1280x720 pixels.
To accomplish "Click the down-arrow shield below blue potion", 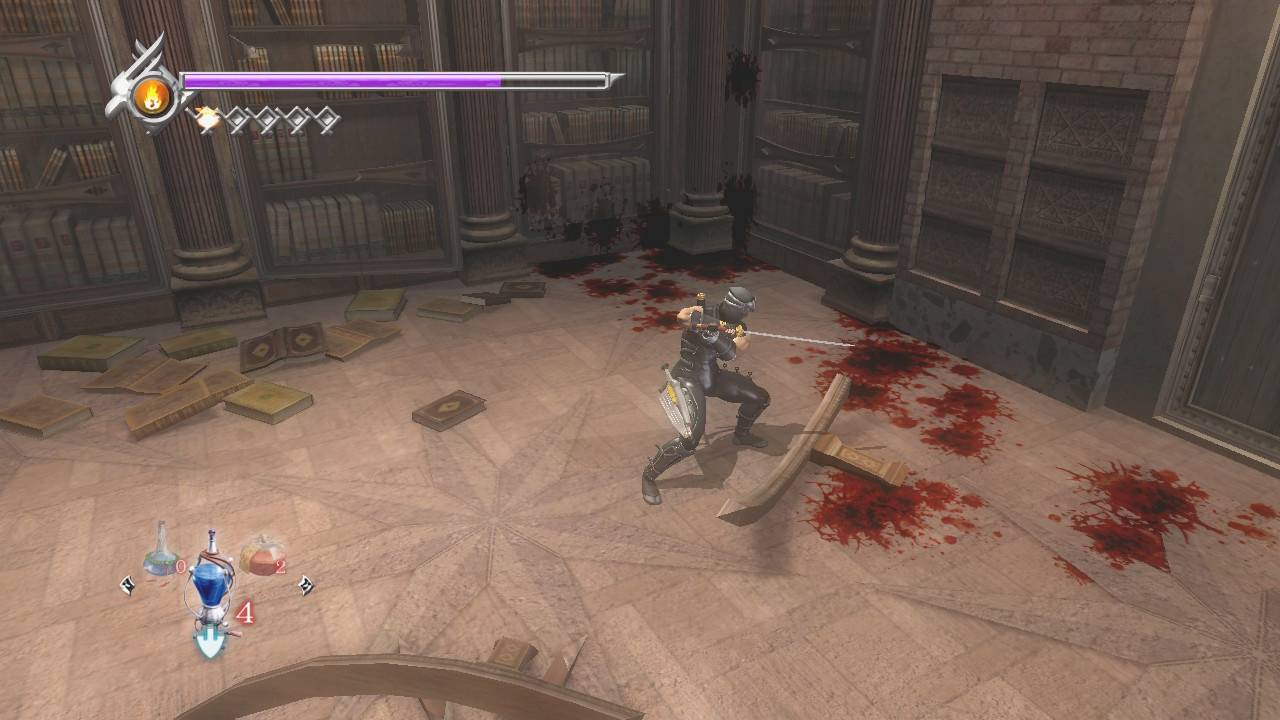I will coord(208,641).
